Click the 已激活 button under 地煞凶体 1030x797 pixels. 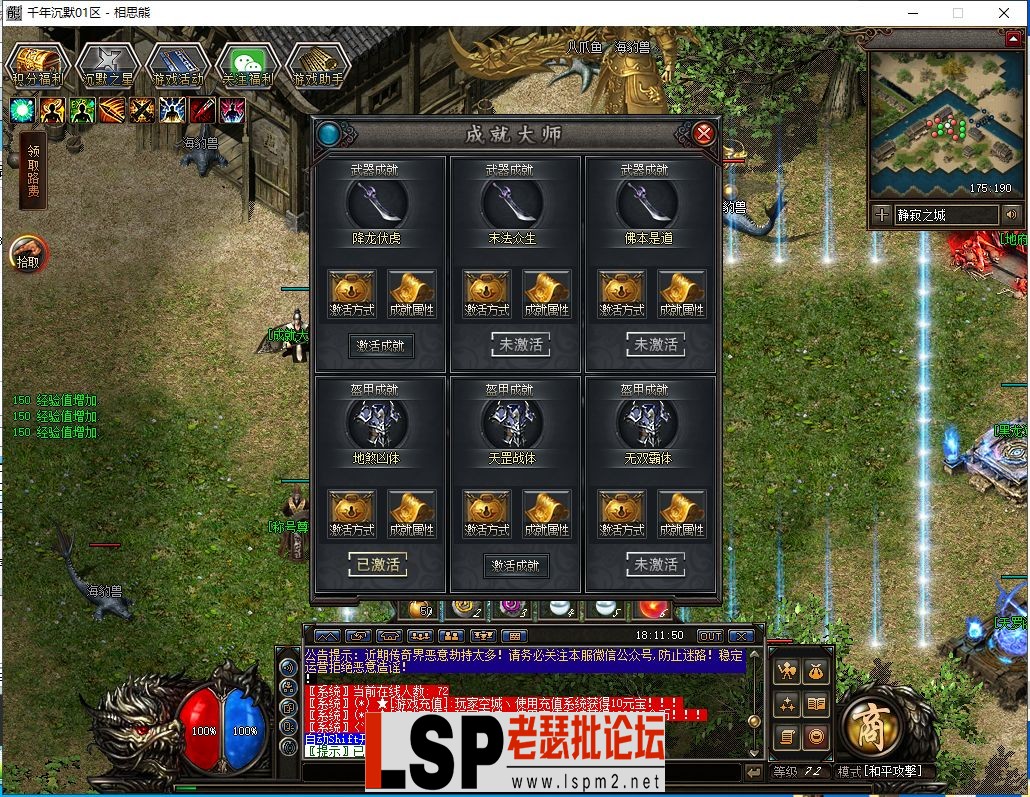pos(378,565)
